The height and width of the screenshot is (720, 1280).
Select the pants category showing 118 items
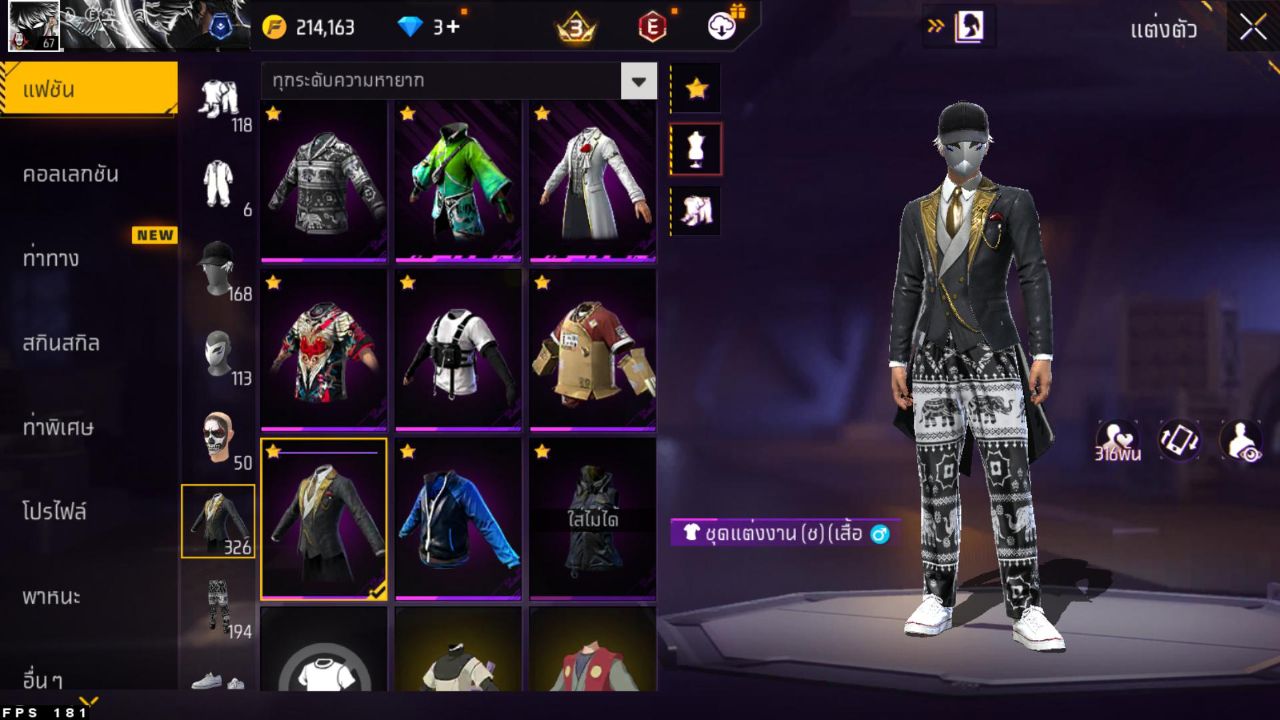[x=220, y=100]
